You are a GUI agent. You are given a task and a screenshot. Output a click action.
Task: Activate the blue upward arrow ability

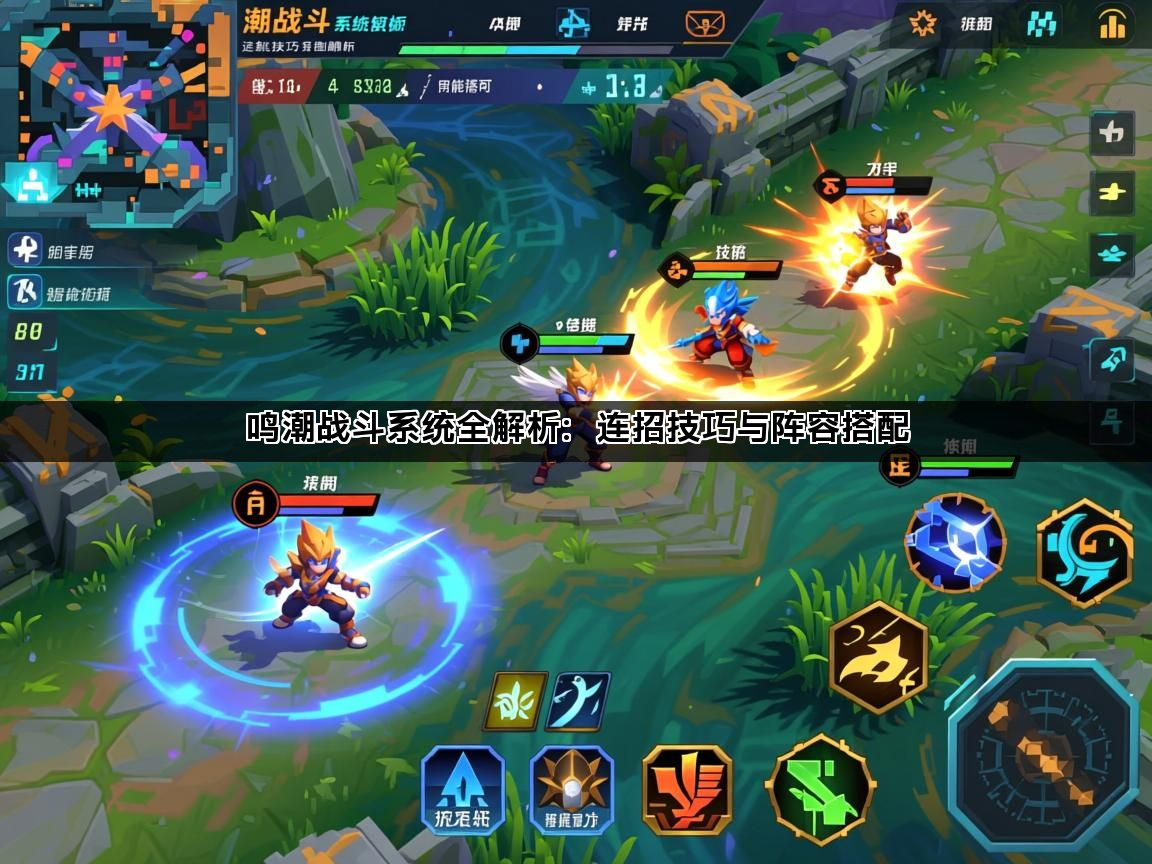[x=462, y=790]
